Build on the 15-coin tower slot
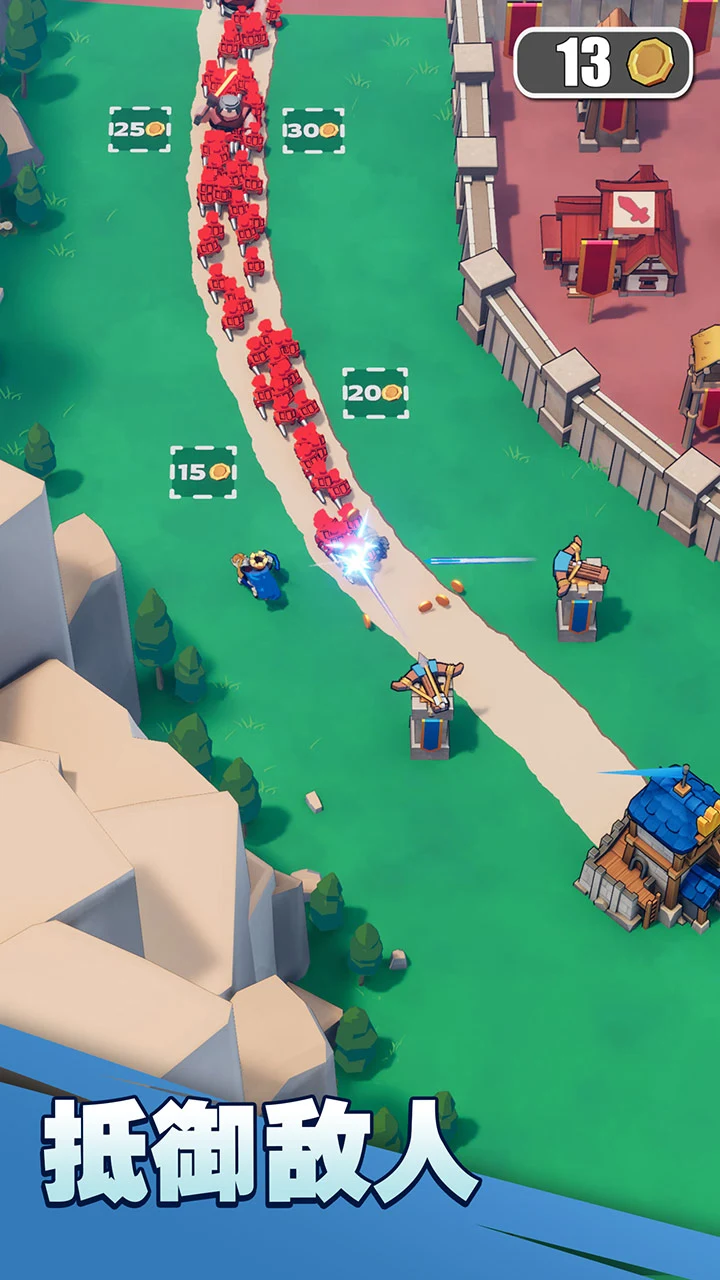This screenshot has width=720, height=1280. (x=203, y=472)
